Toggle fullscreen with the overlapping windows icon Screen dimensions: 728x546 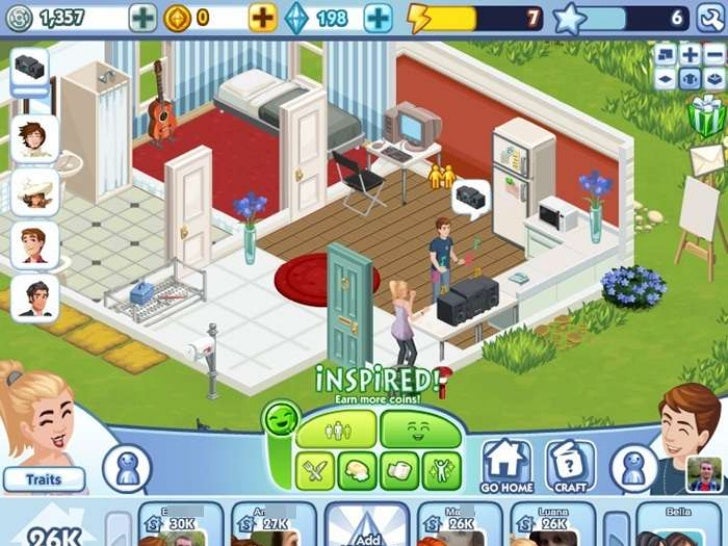[x=666, y=54]
